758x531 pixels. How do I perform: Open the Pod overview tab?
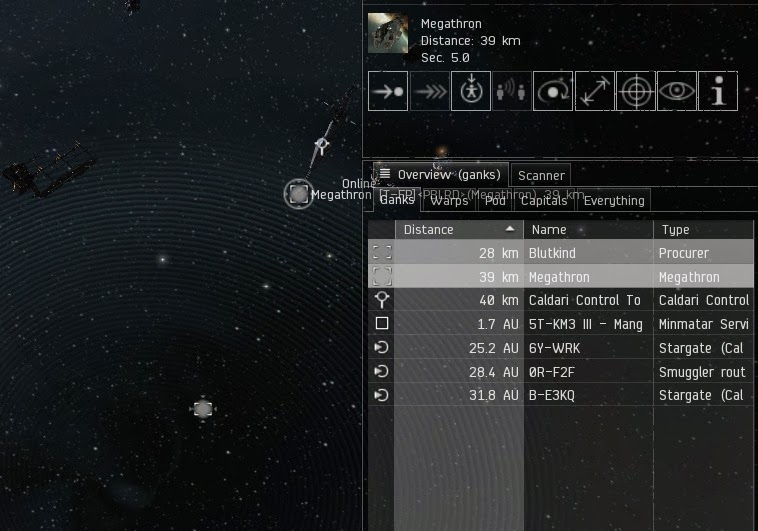495,200
